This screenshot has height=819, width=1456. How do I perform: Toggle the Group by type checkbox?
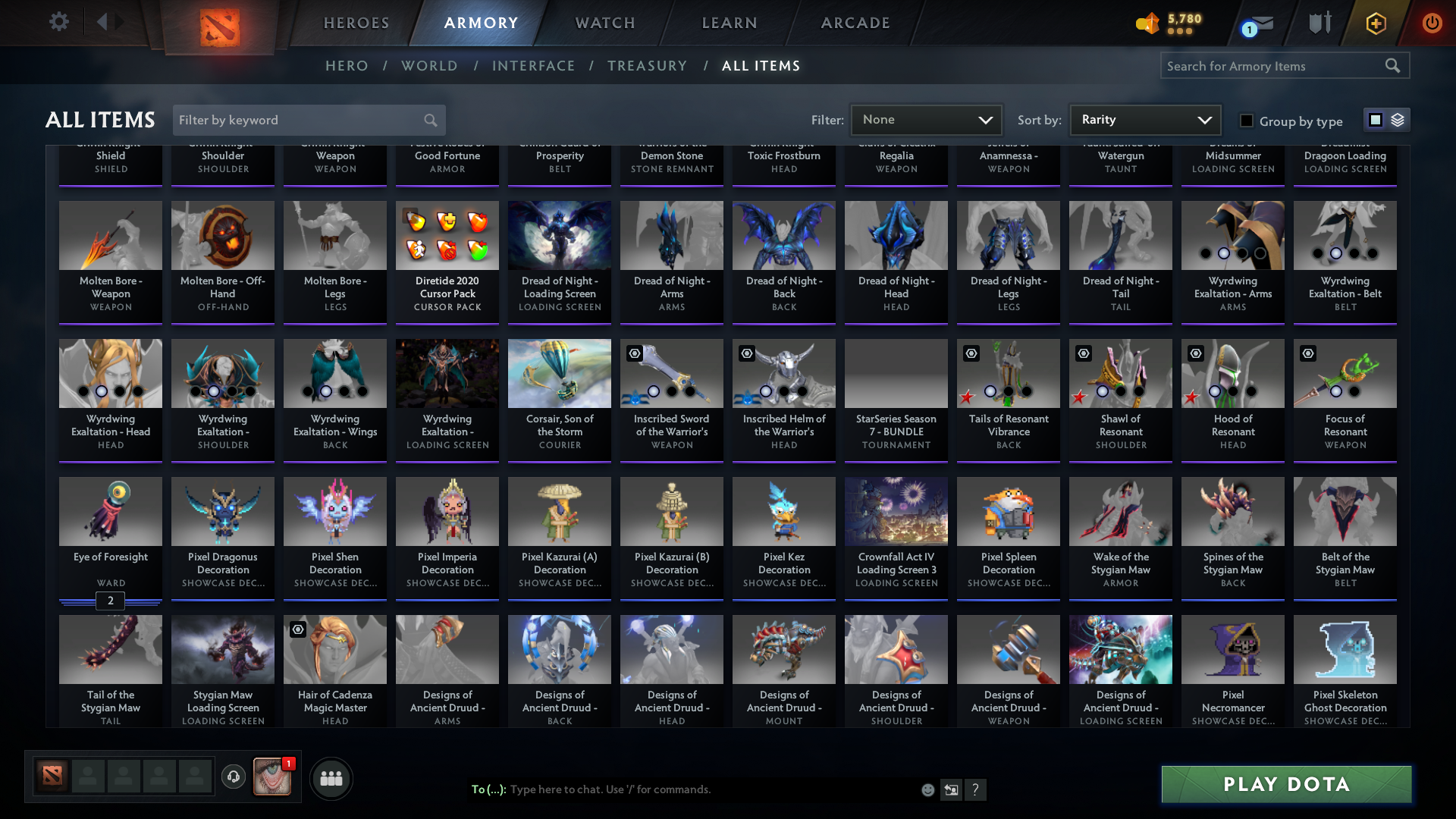tap(1246, 121)
